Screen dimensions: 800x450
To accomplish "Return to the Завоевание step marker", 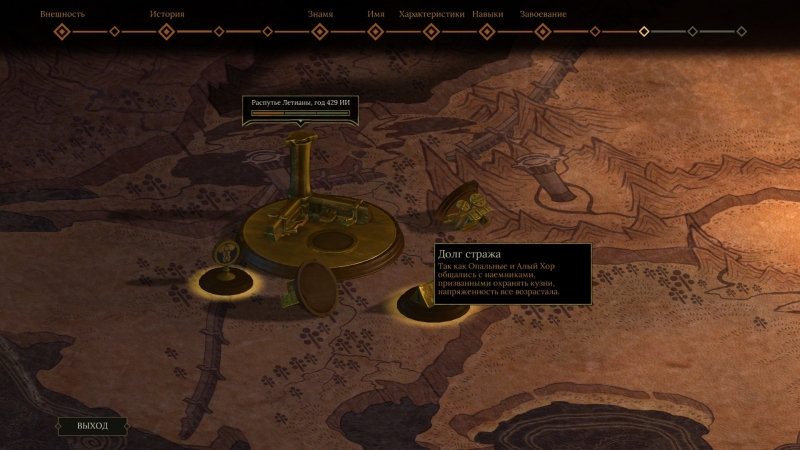I will [543, 31].
